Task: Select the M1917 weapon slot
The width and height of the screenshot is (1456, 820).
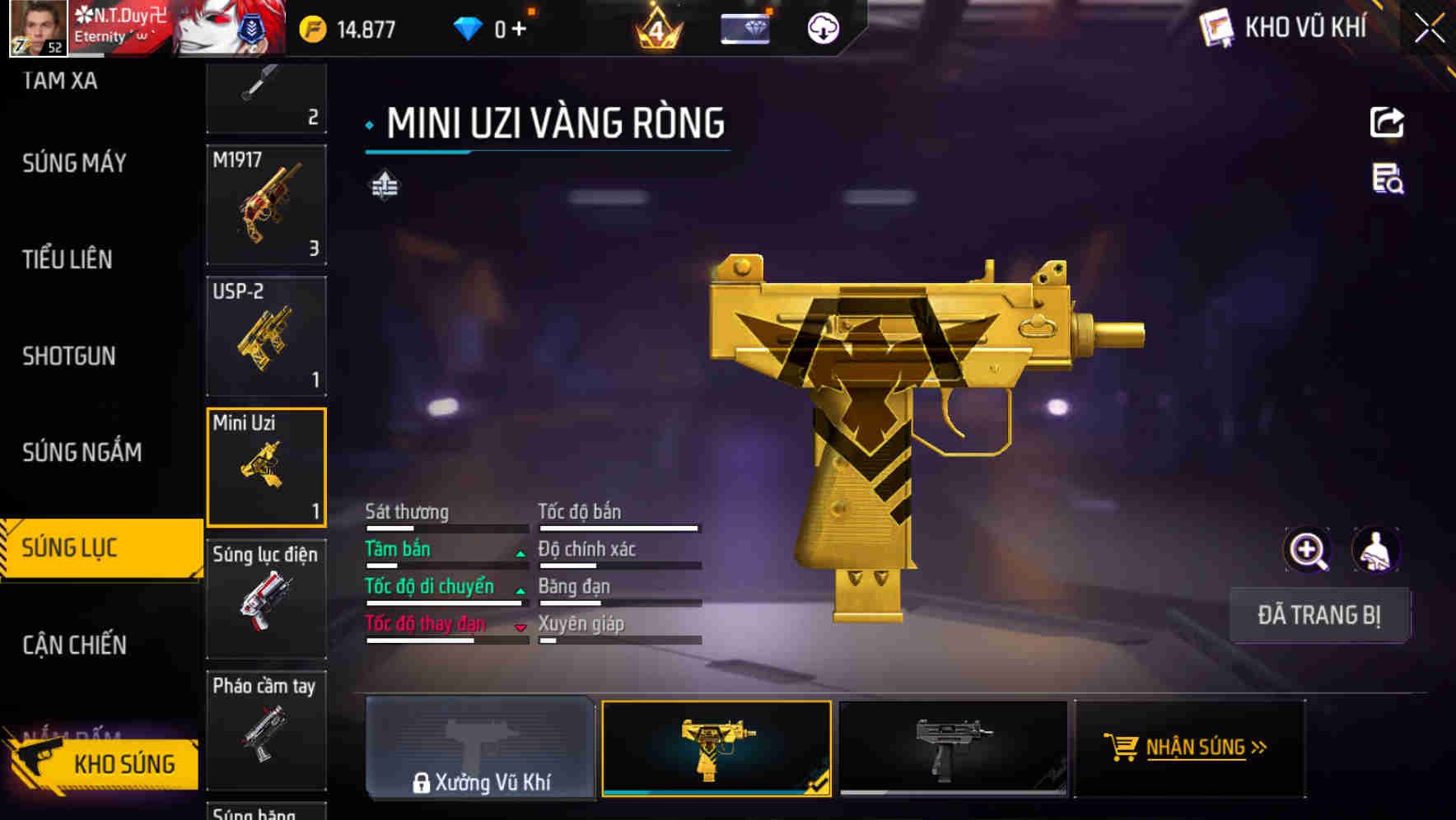Action: (x=266, y=205)
